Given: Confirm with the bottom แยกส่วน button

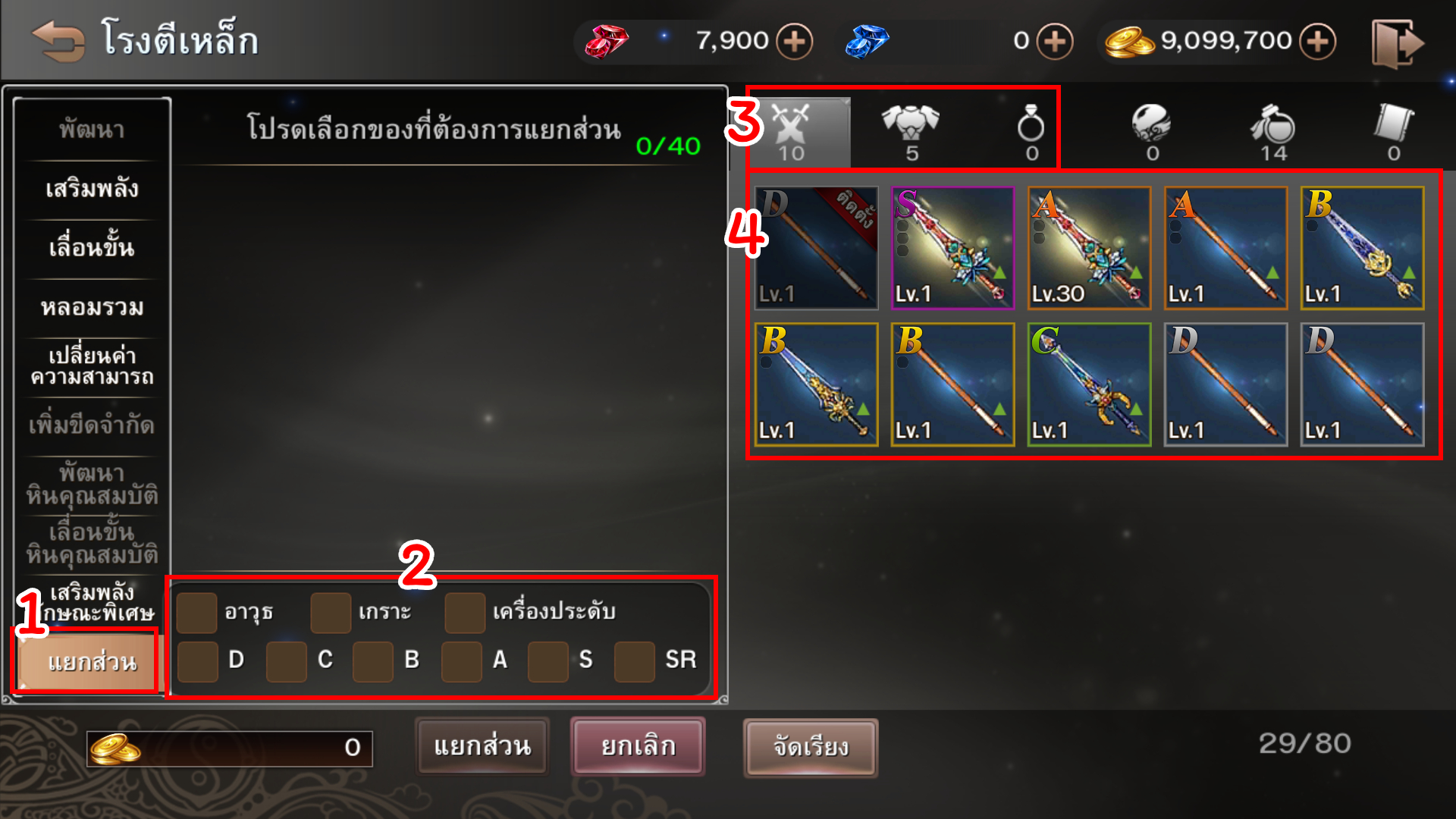Looking at the screenshot, I should [482, 747].
